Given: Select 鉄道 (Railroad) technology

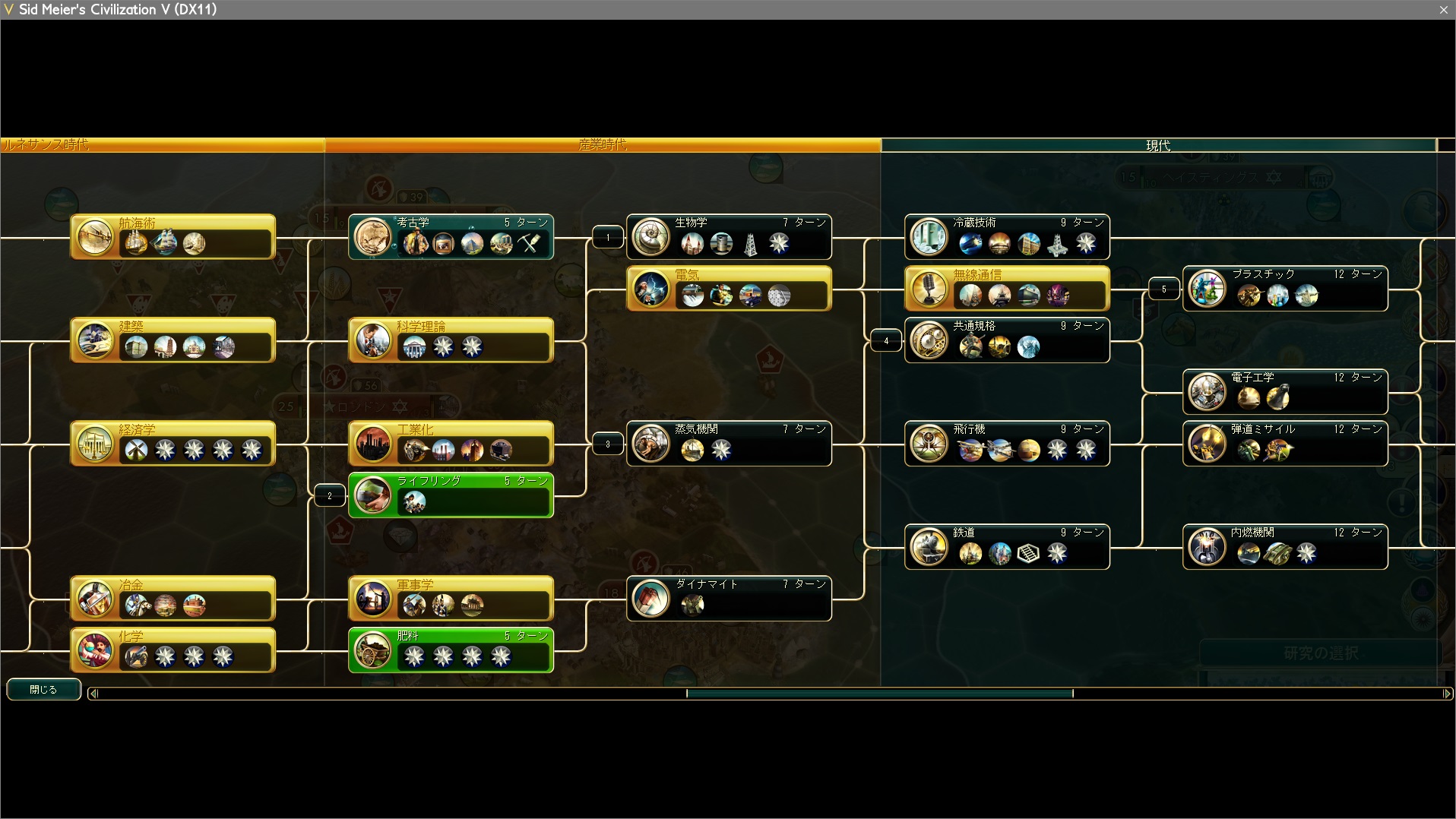Looking at the screenshot, I should (x=1007, y=547).
